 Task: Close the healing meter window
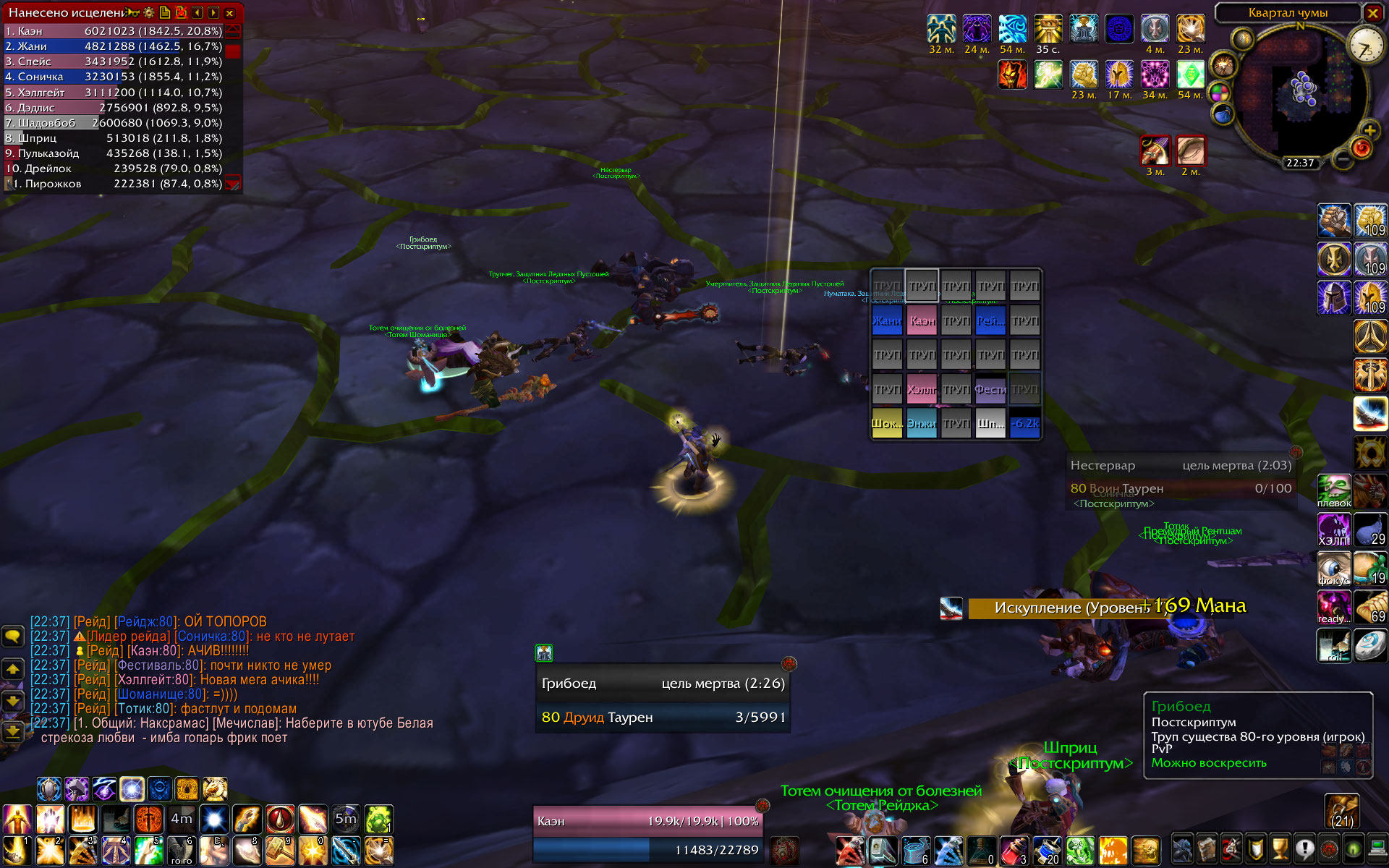click(229, 13)
